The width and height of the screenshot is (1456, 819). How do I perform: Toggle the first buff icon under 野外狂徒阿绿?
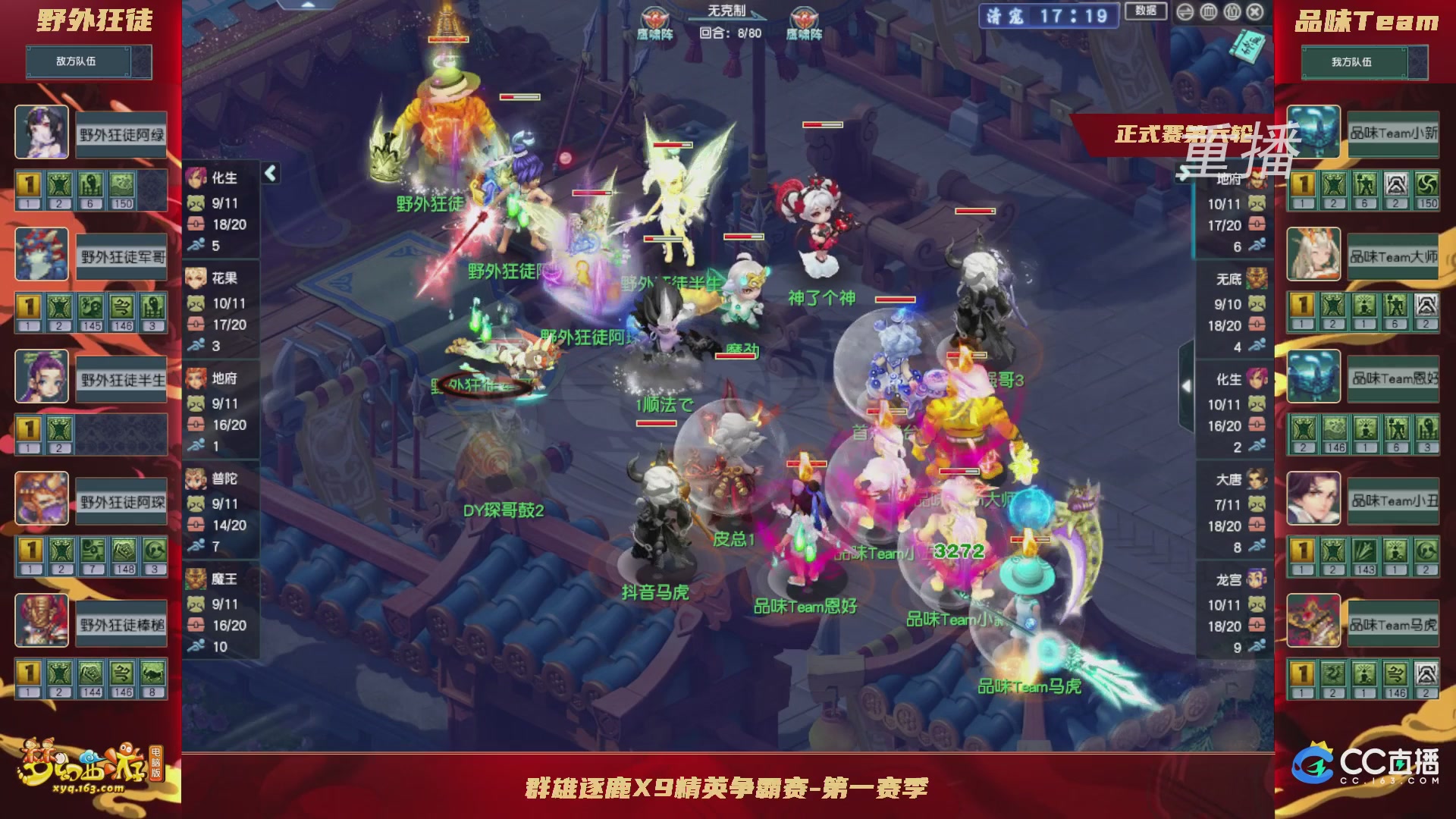pos(28,184)
